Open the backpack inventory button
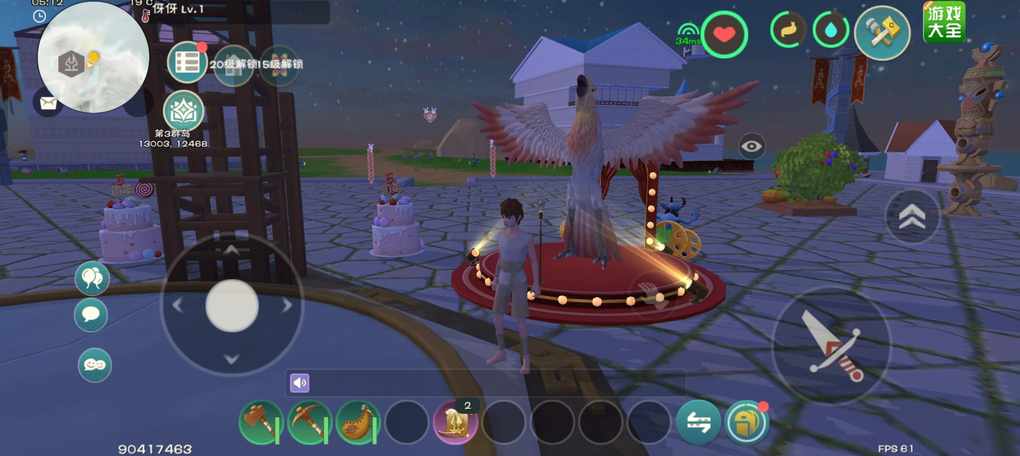1020x456 pixels. [747, 422]
